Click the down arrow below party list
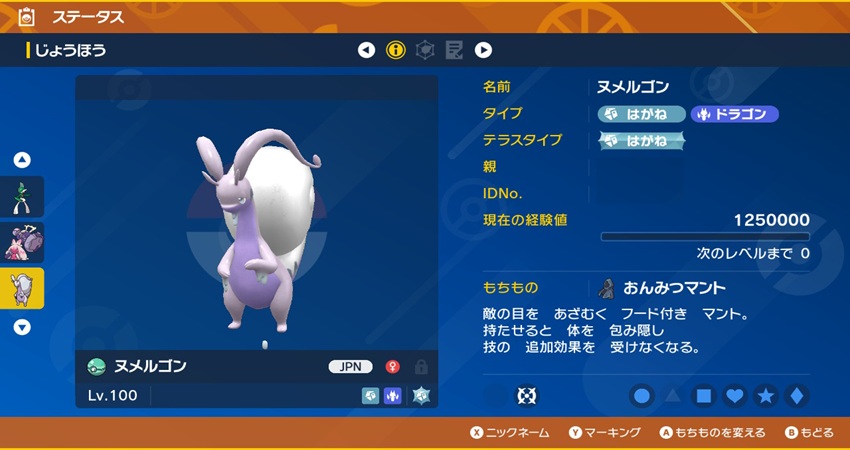The image size is (850, 450). coord(22,326)
